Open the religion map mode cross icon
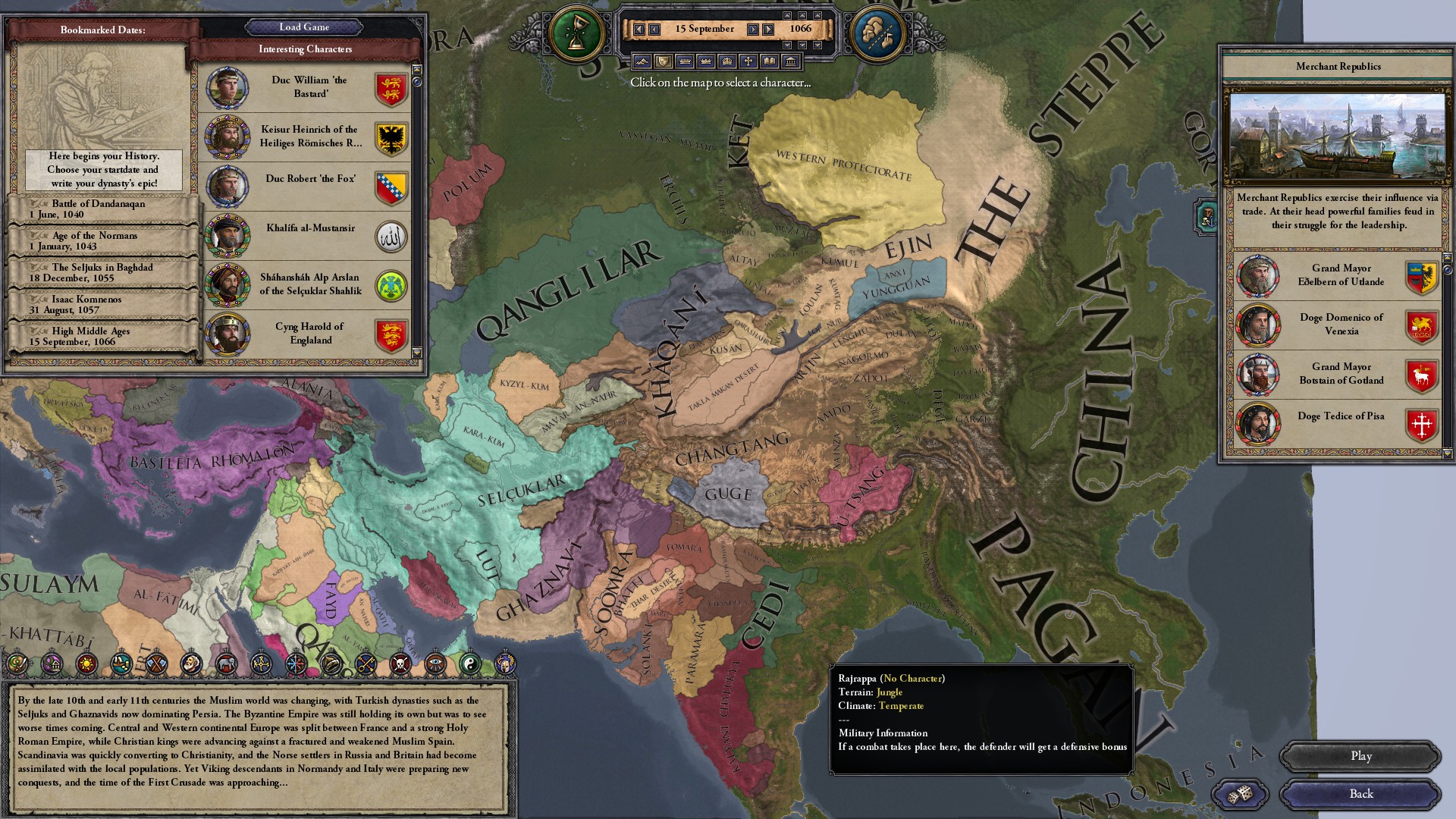 [748, 62]
